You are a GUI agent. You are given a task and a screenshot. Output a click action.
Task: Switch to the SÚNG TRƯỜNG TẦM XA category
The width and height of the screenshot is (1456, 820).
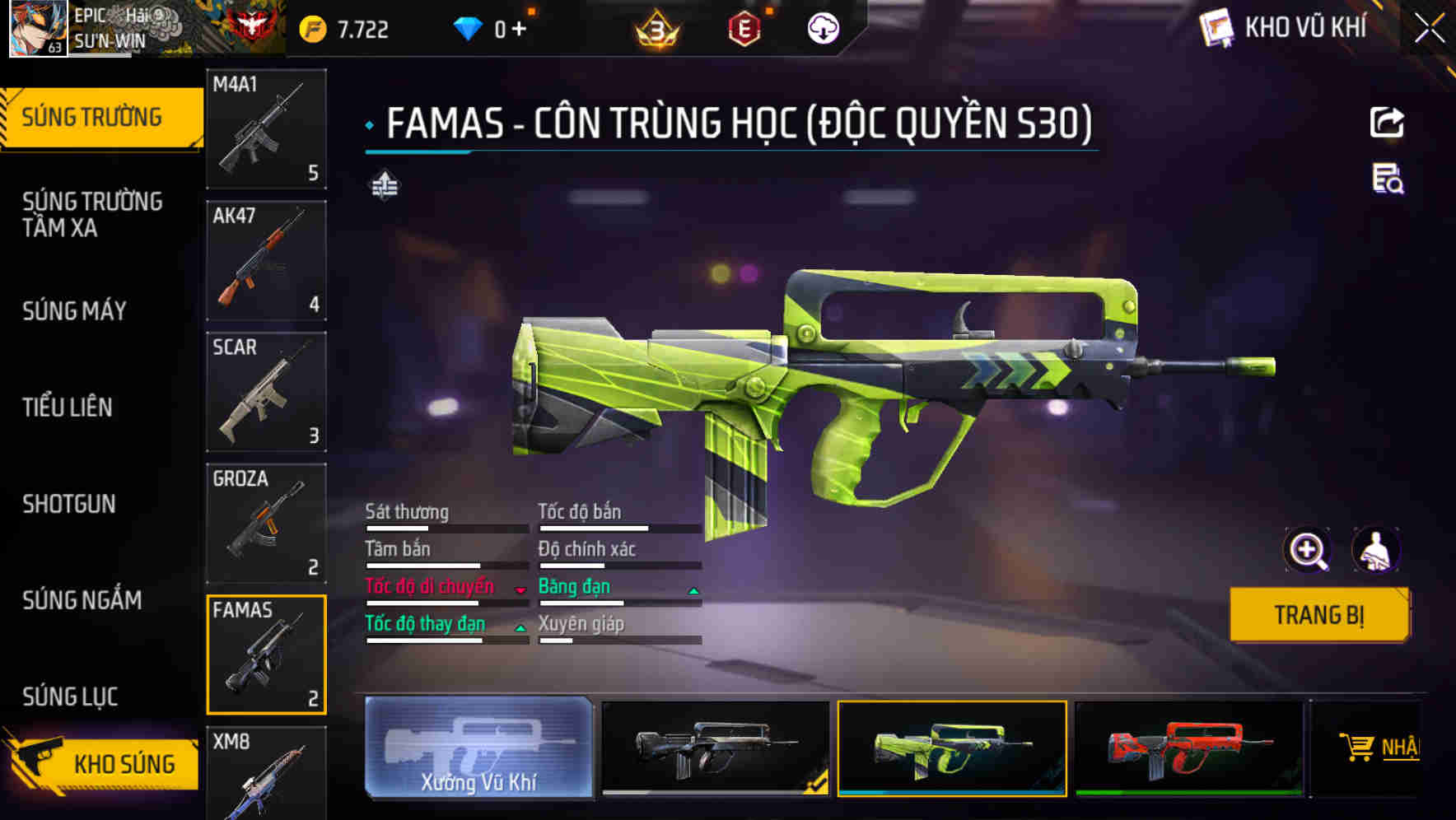pos(92,214)
